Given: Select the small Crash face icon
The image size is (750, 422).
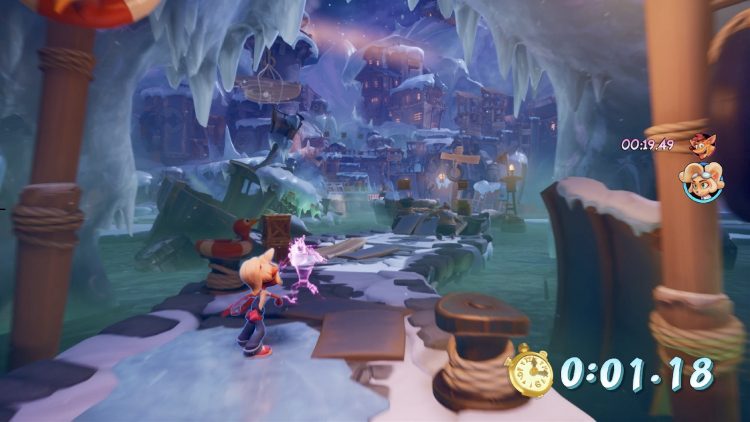Looking at the screenshot, I should coord(699,144).
